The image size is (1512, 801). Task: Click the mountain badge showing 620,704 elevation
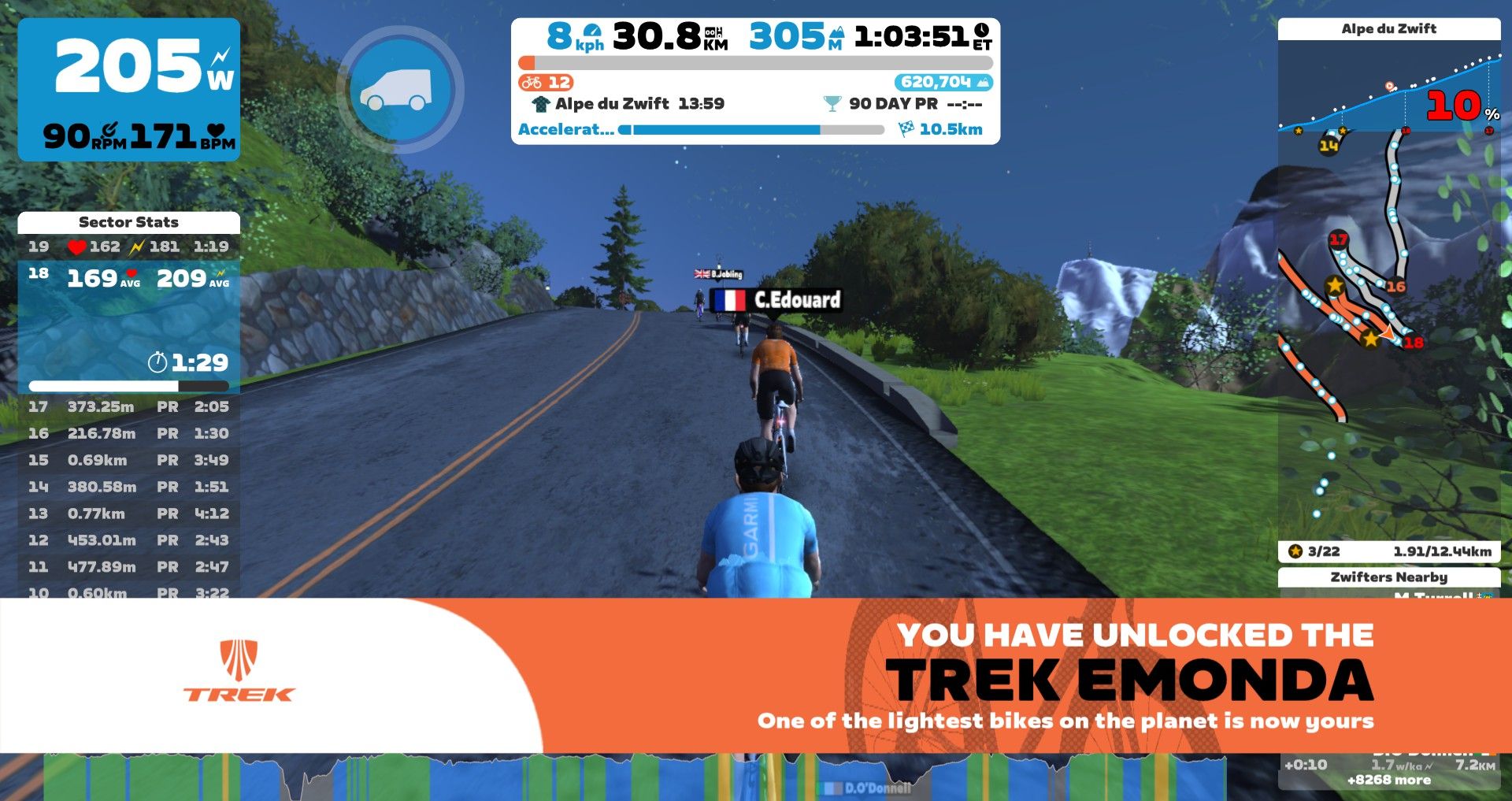pos(942,81)
